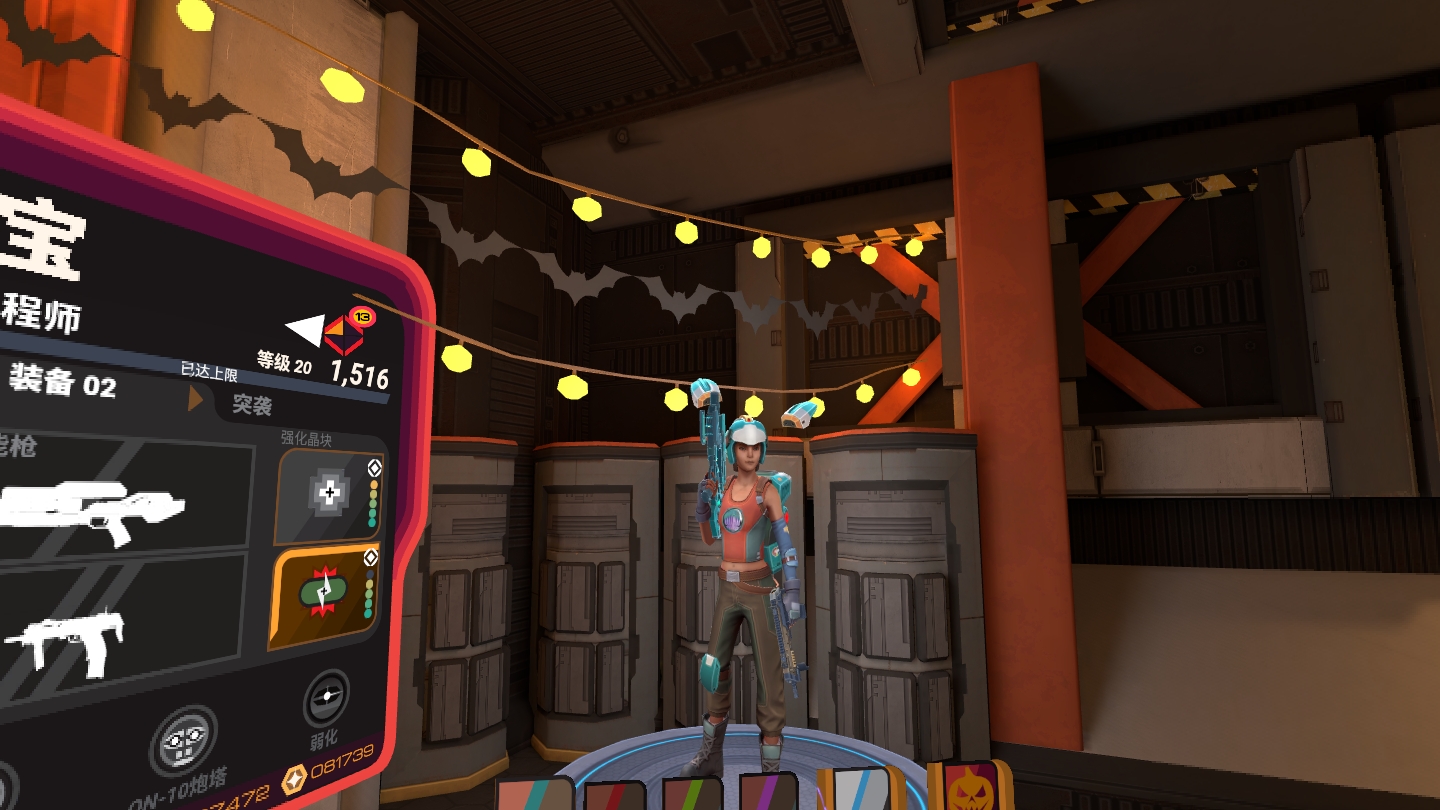The width and height of the screenshot is (1440, 810).
Task: Pick the red-striped skin swatch
Action: pos(615,797)
